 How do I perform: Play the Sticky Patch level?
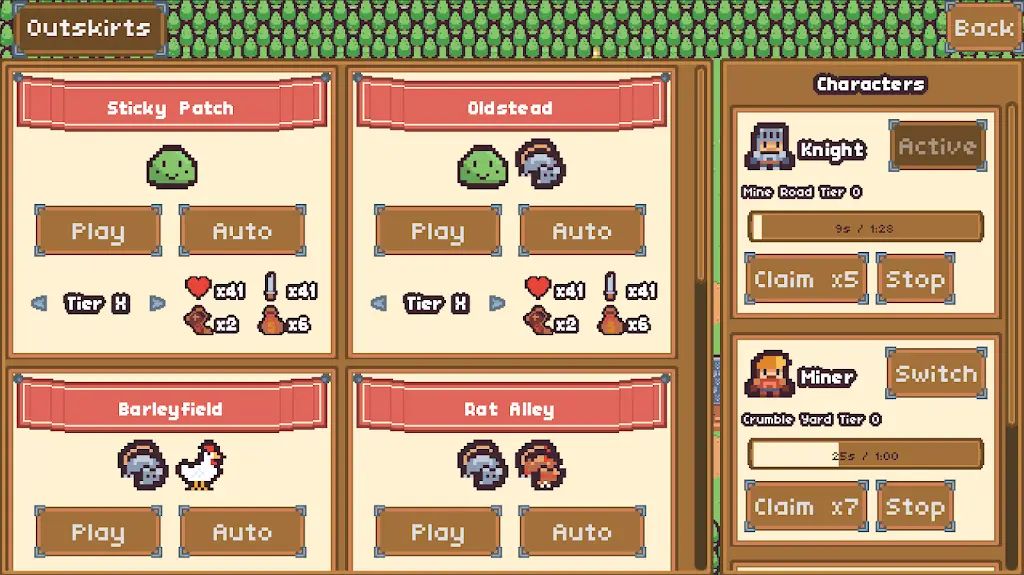98,231
